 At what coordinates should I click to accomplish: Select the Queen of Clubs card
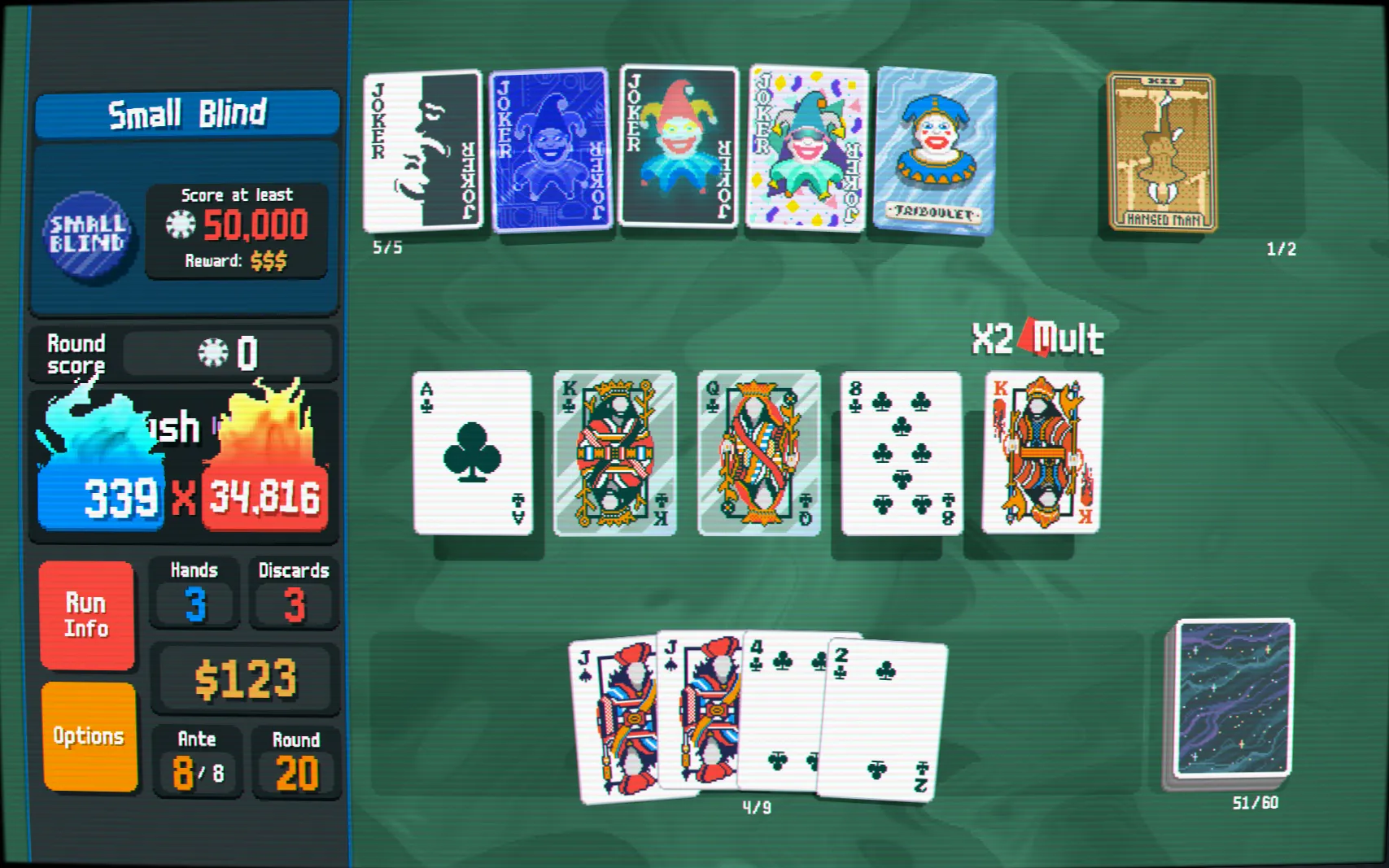pos(758,452)
